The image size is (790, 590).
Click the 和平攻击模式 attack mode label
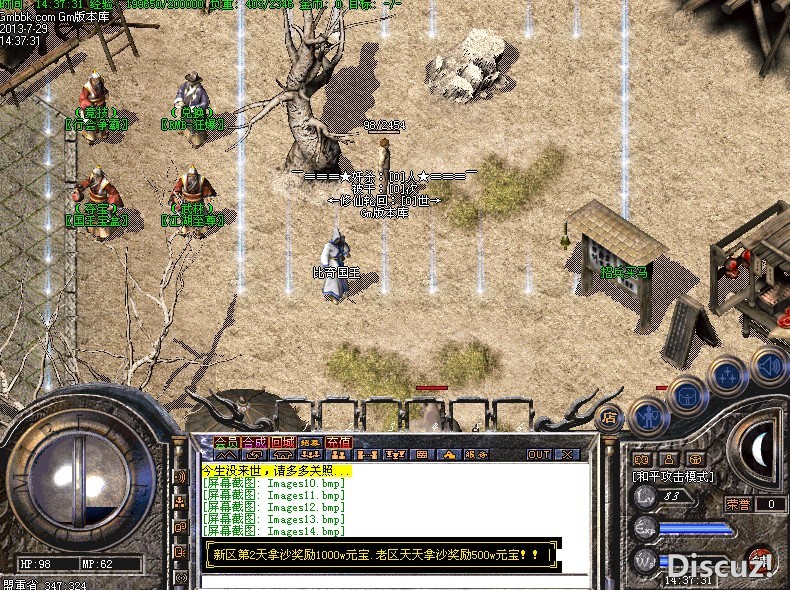[672, 476]
